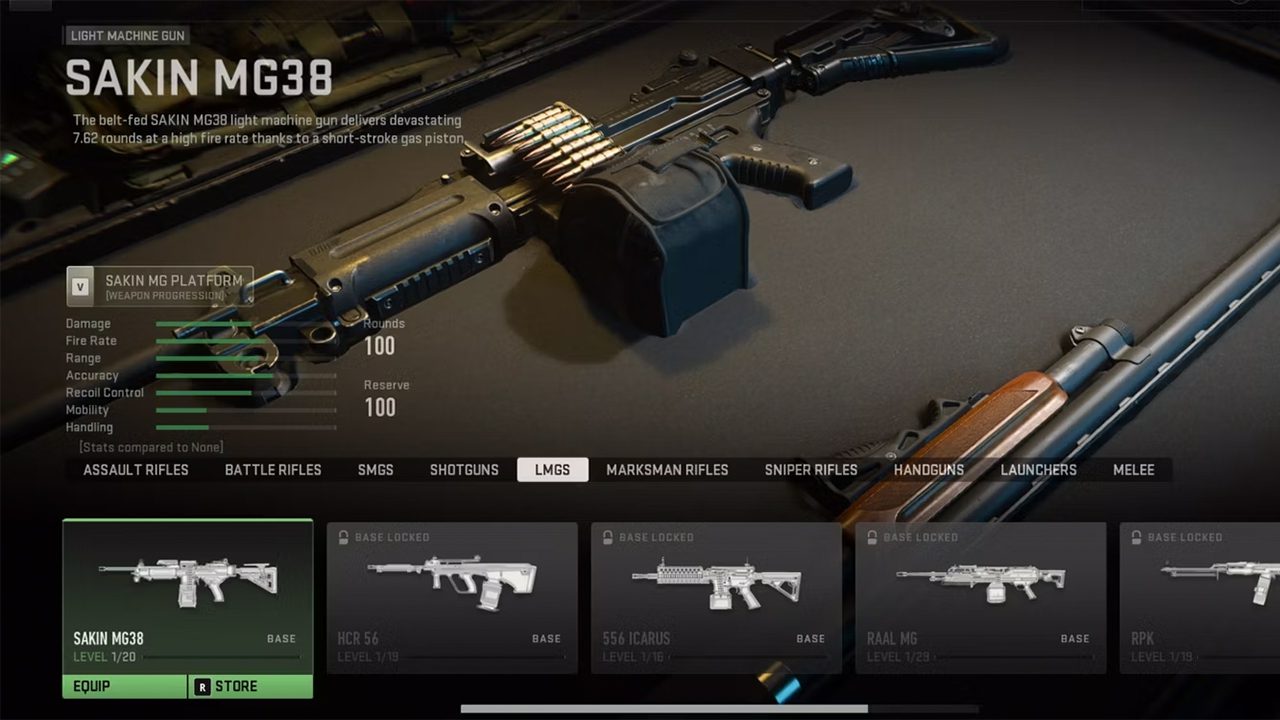Open the Battle Rifles category
Screen dimensions: 1280x720
click(x=273, y=470)
